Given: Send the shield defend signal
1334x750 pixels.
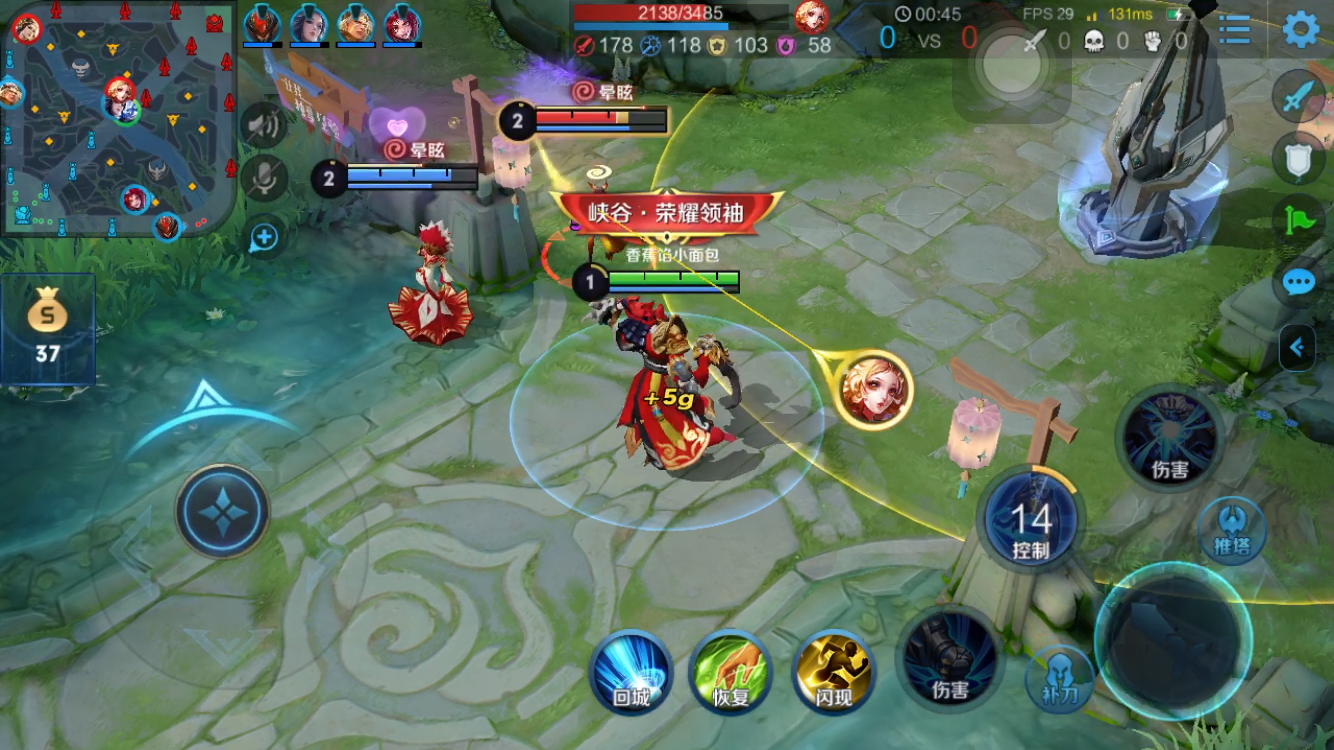Looking at the screenshot, I should point(1298,159).
